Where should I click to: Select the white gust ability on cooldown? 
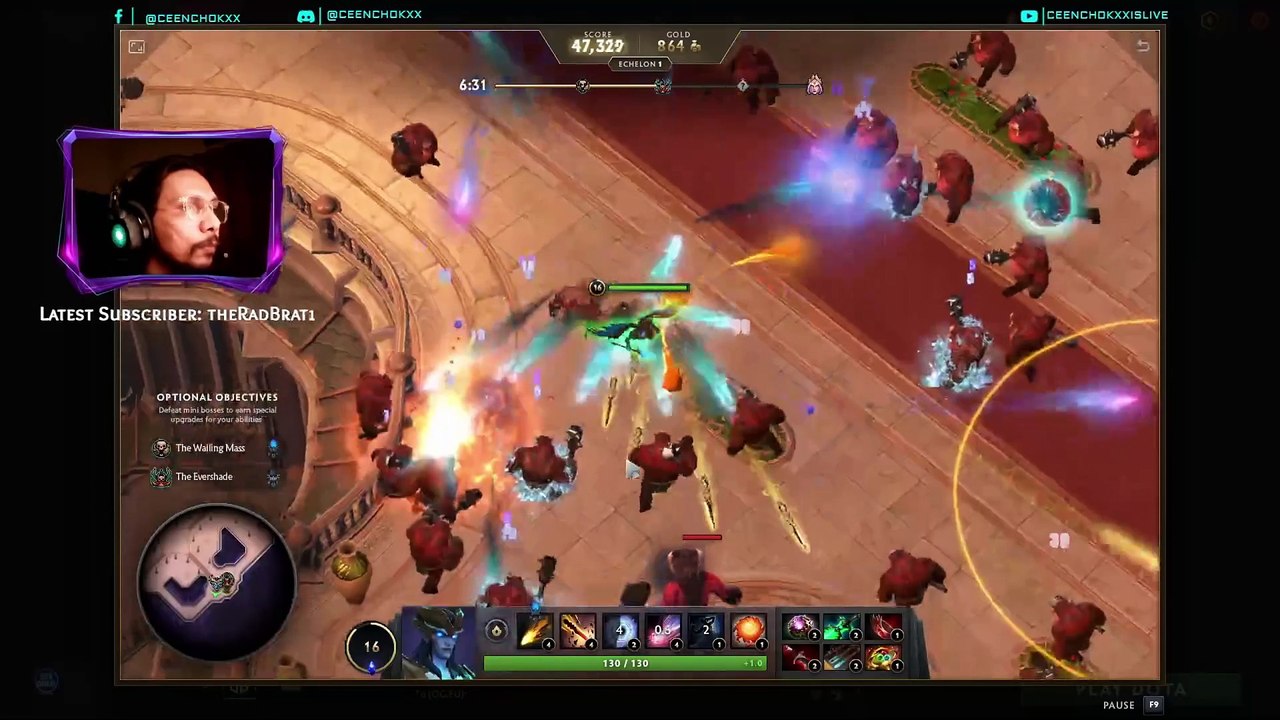click(620, 631)
